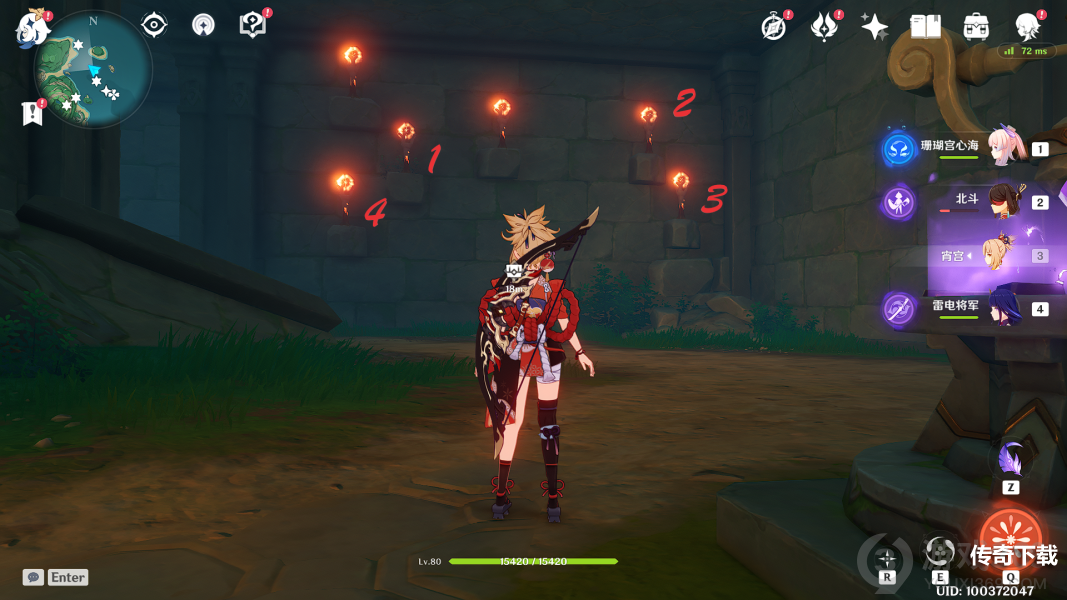This screenshot has height=600, width=1067.
Task: Open the map from the minimap
Action: coord(92,70)
